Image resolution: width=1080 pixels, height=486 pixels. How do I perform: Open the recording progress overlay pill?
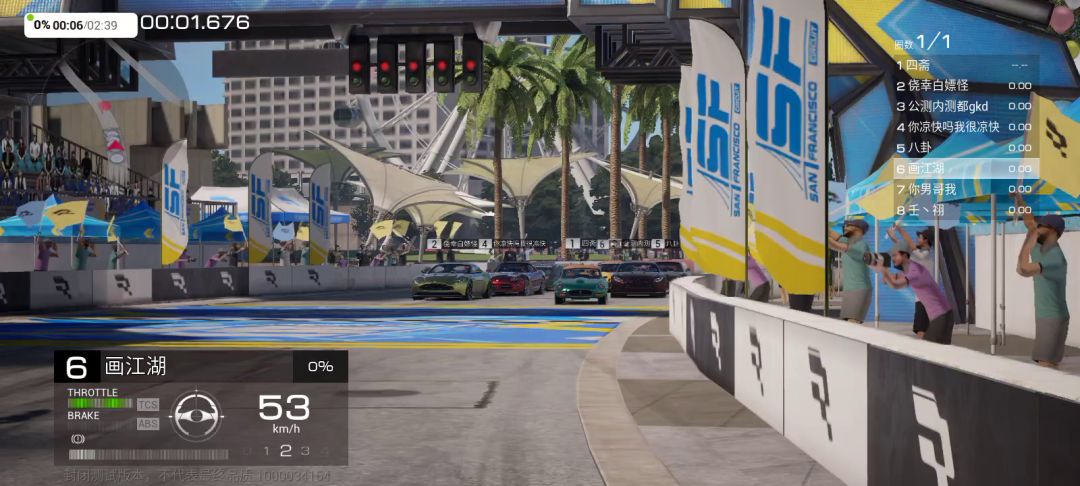click(x=81, y=25)
